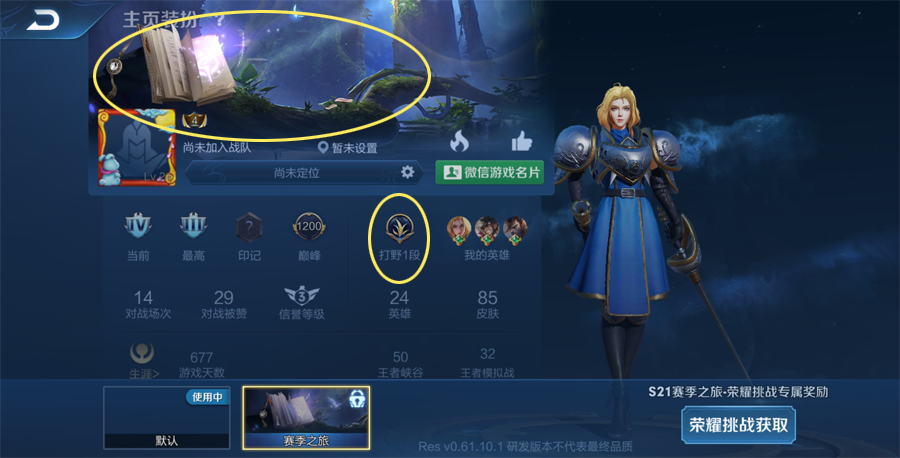Show the 主页装扮 help question mark
The width and height of the screenshot is (900, 458).
[220, 18]
